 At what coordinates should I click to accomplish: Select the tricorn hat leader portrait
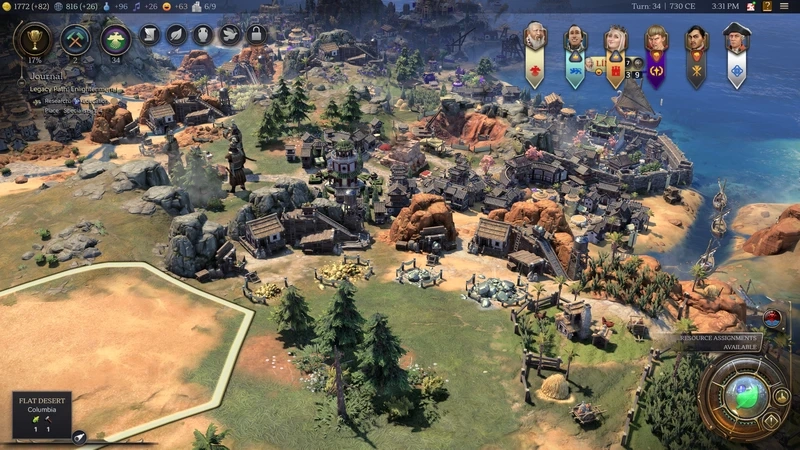[737, 40]
